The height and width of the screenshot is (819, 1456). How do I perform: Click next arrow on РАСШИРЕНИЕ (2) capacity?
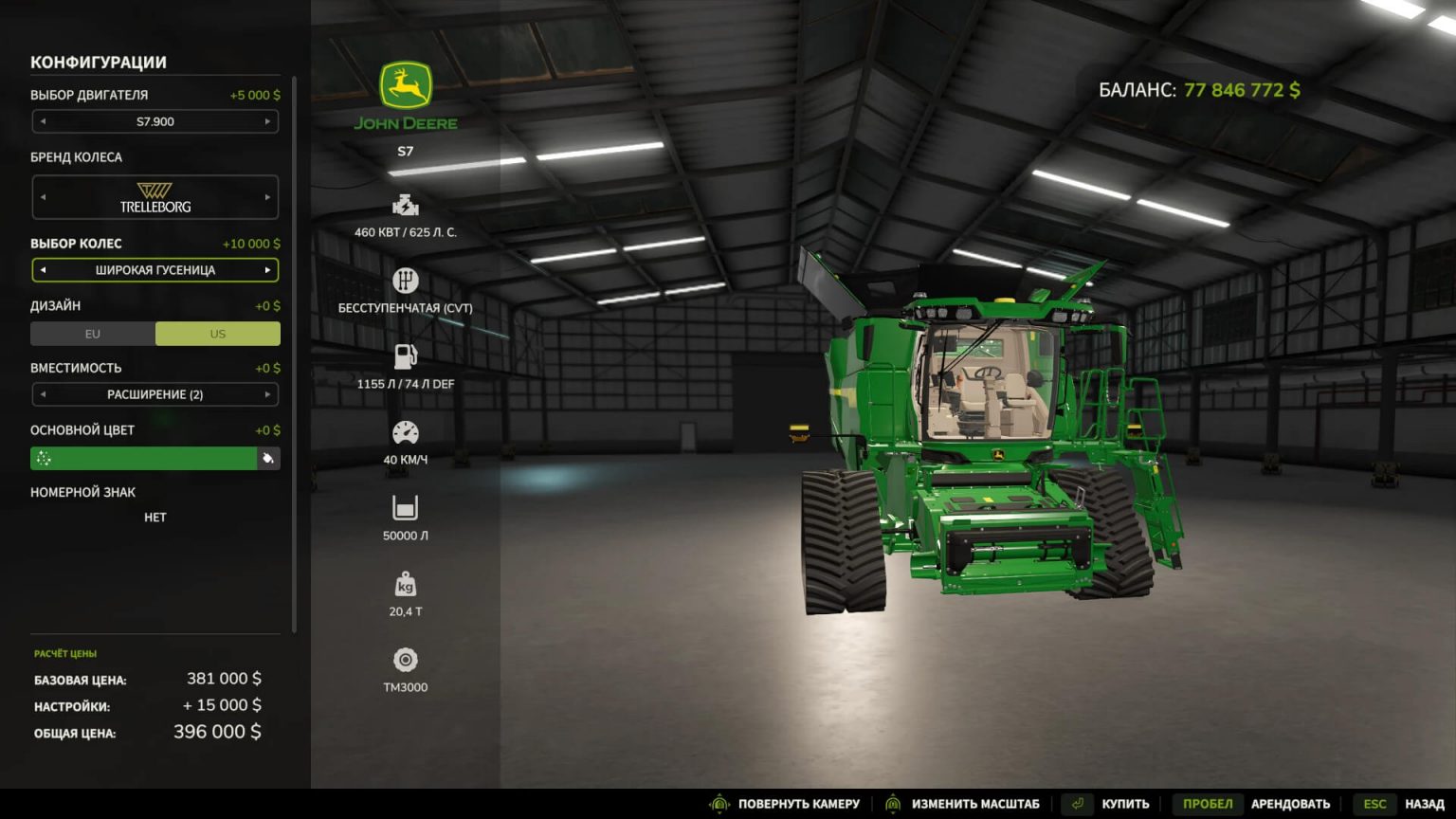[267, 394]
